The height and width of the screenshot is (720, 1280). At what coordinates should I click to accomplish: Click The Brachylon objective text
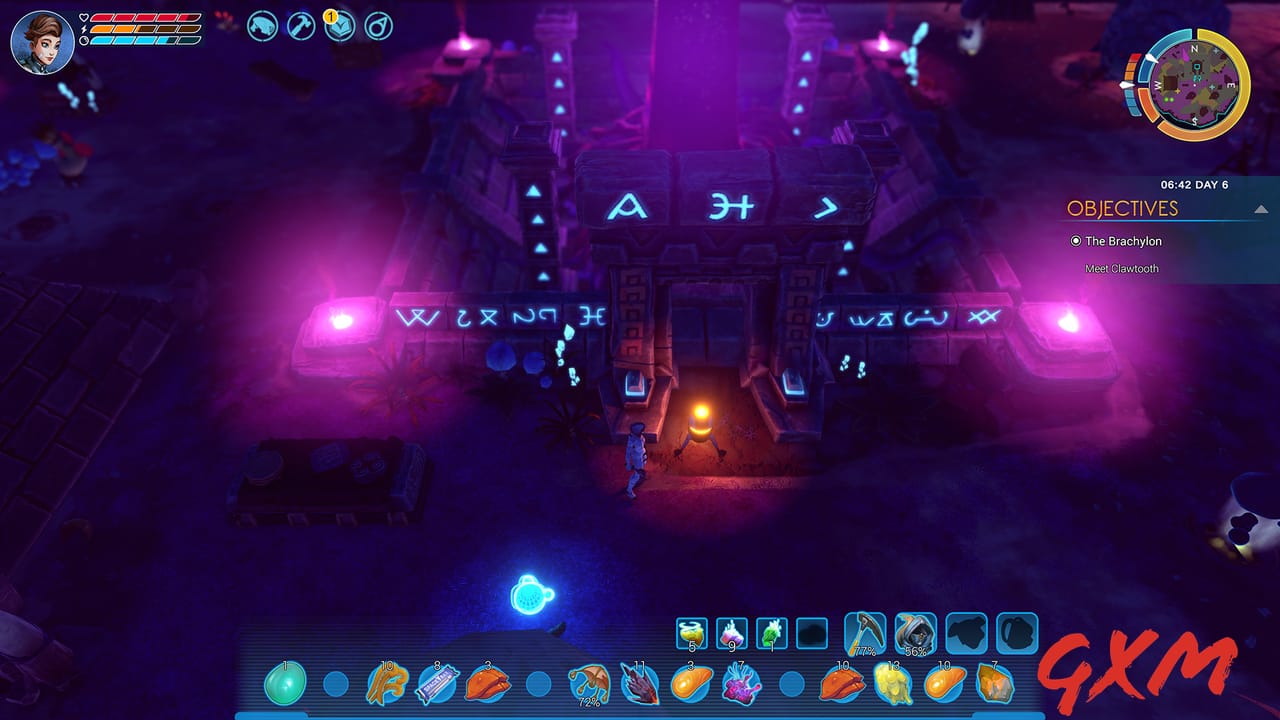point(1123,241)
